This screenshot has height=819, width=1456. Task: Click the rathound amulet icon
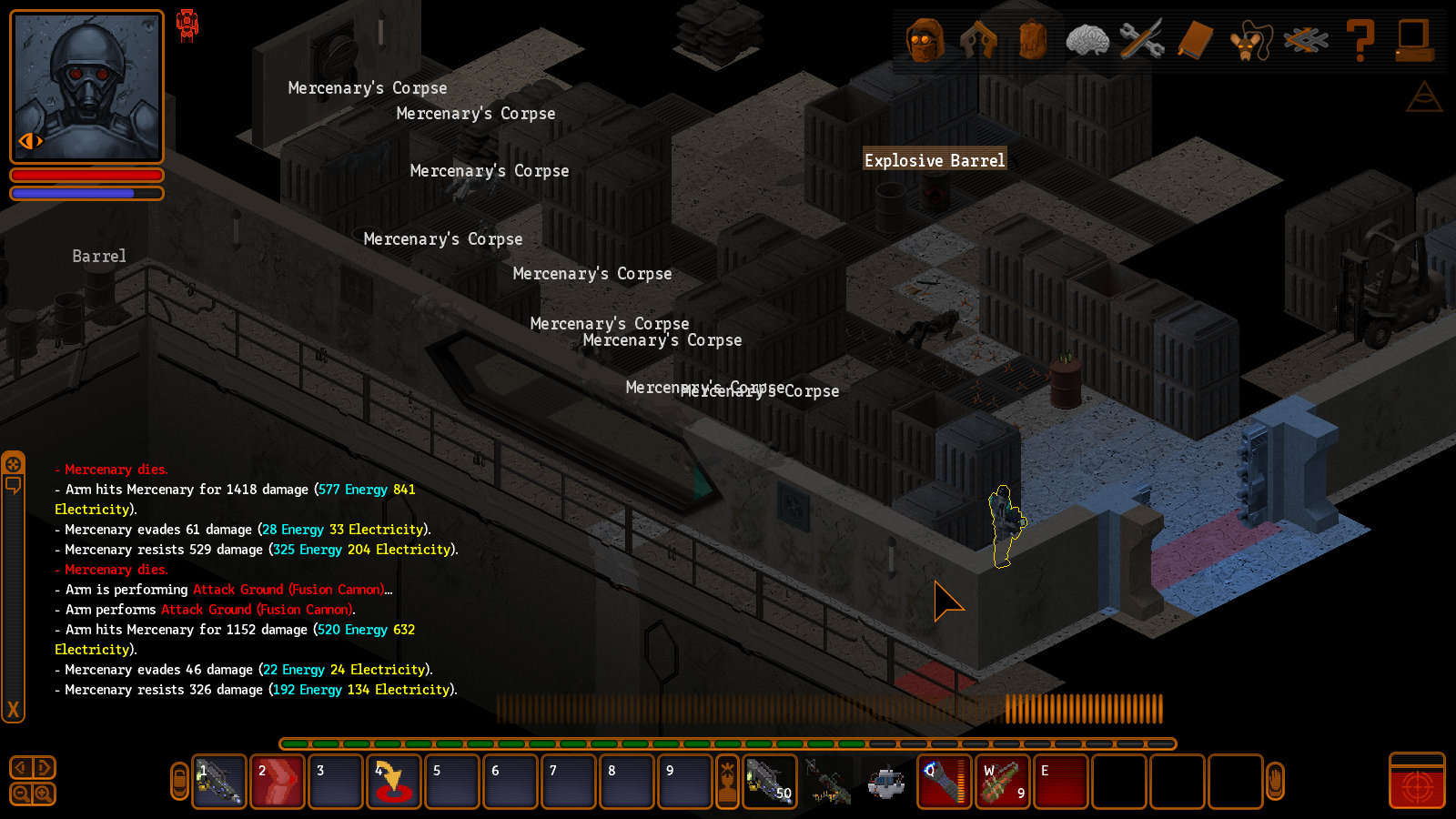(x=1249, y=40)
